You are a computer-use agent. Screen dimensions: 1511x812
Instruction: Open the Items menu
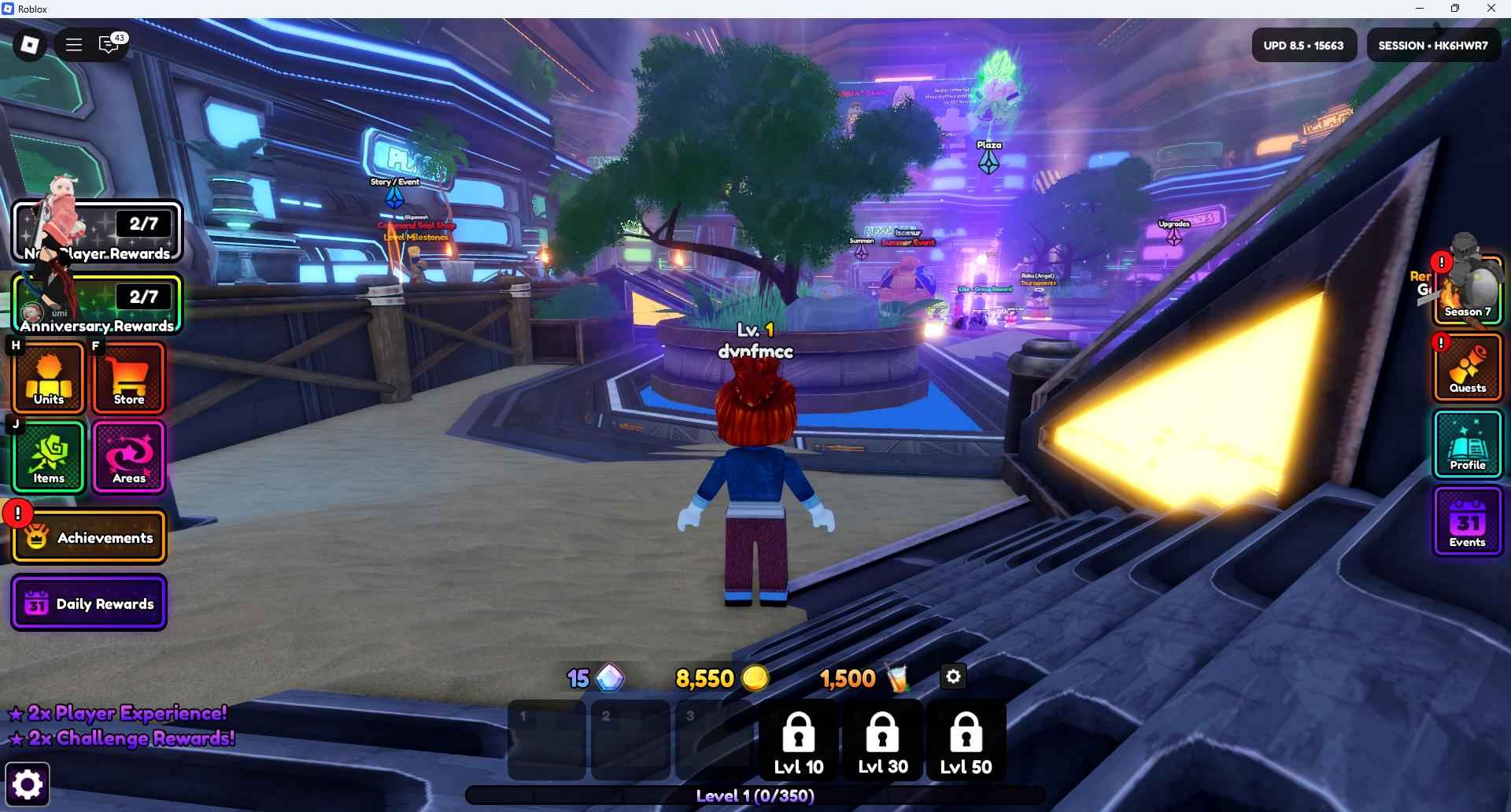(x=48, y=457)
